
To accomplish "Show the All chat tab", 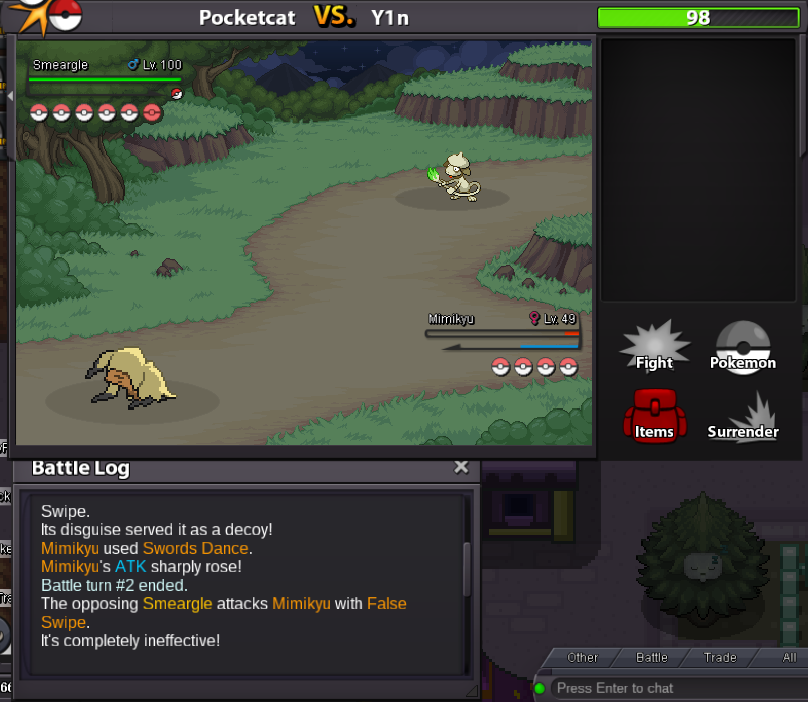I will coord(789,657).
